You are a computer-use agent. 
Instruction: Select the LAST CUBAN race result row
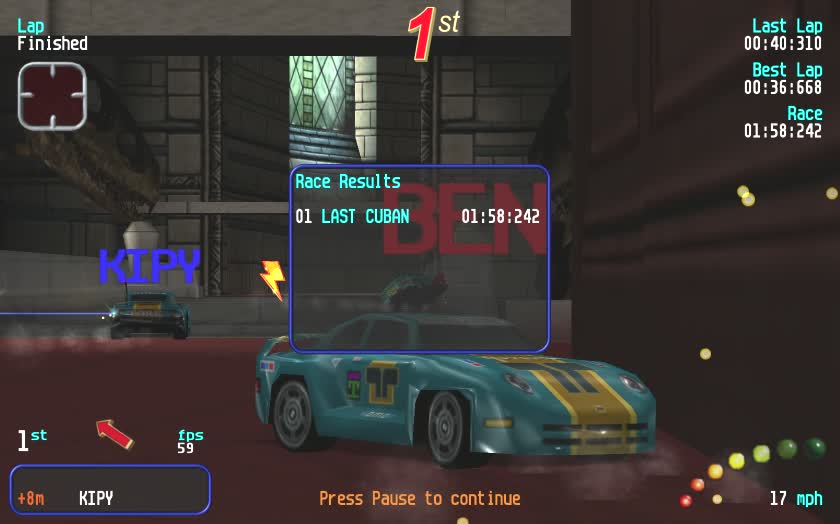coord(418,217)
